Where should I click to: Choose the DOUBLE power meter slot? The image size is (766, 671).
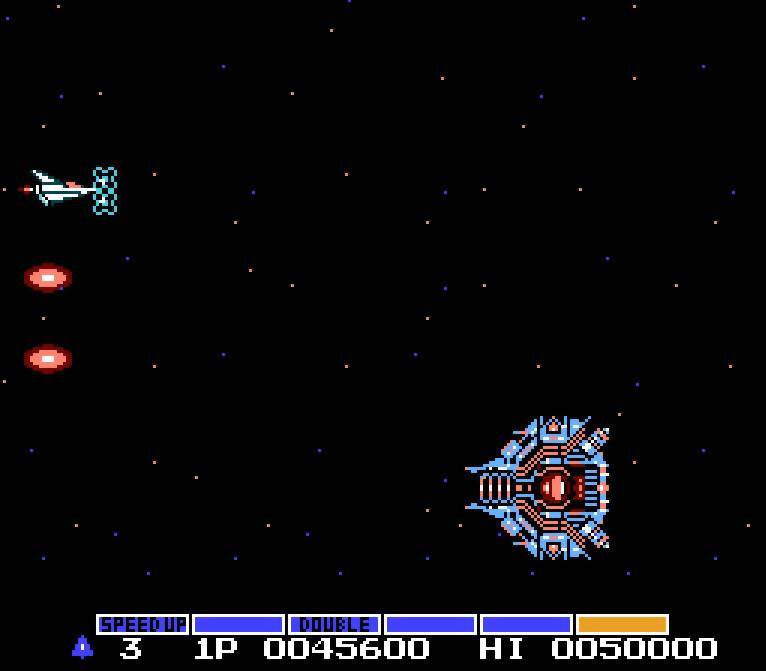coord(334,625)
